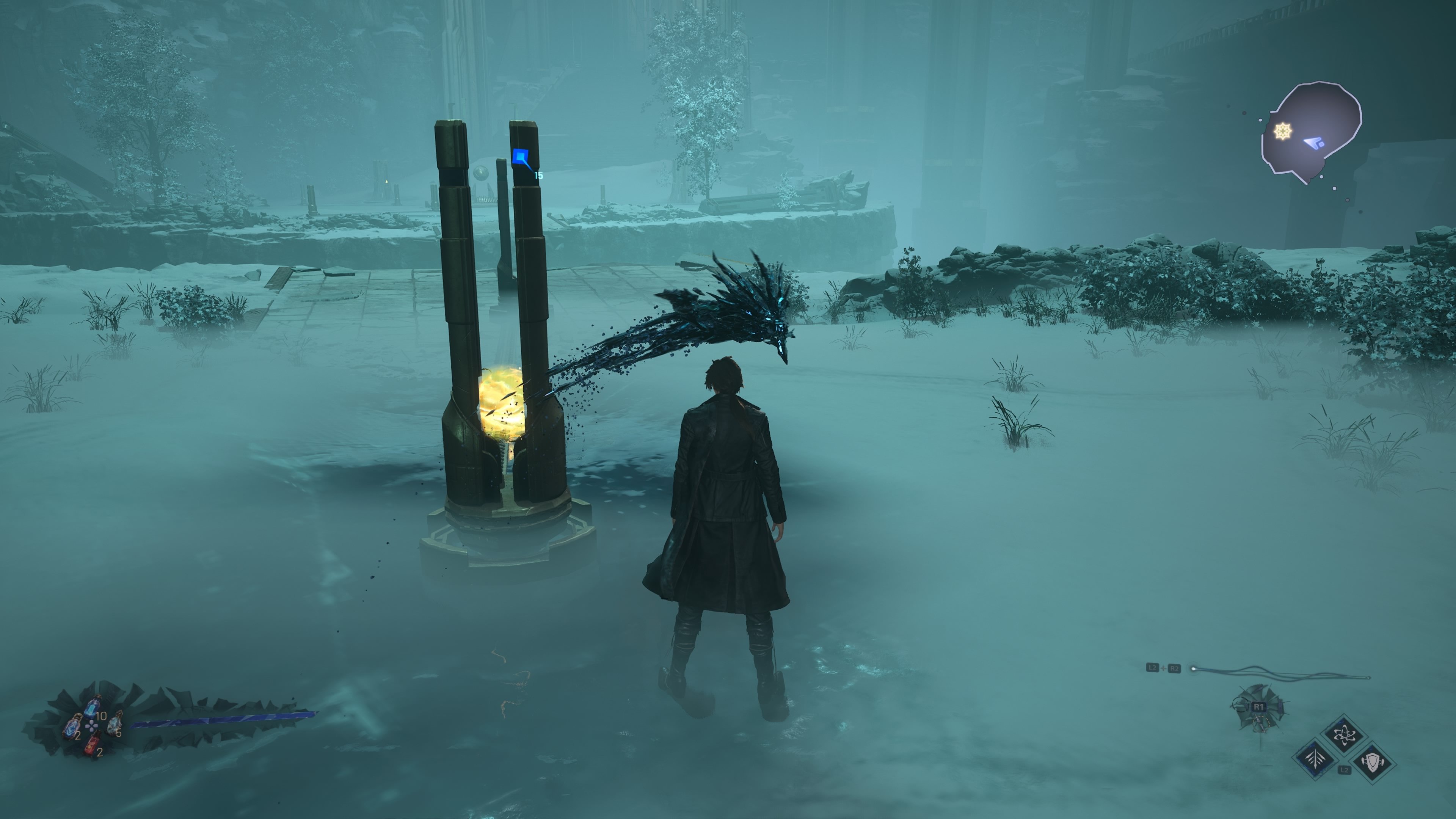The image size is (1456, 819).
Task: Click a white dot marker on the minimap
Action: 1321,177
